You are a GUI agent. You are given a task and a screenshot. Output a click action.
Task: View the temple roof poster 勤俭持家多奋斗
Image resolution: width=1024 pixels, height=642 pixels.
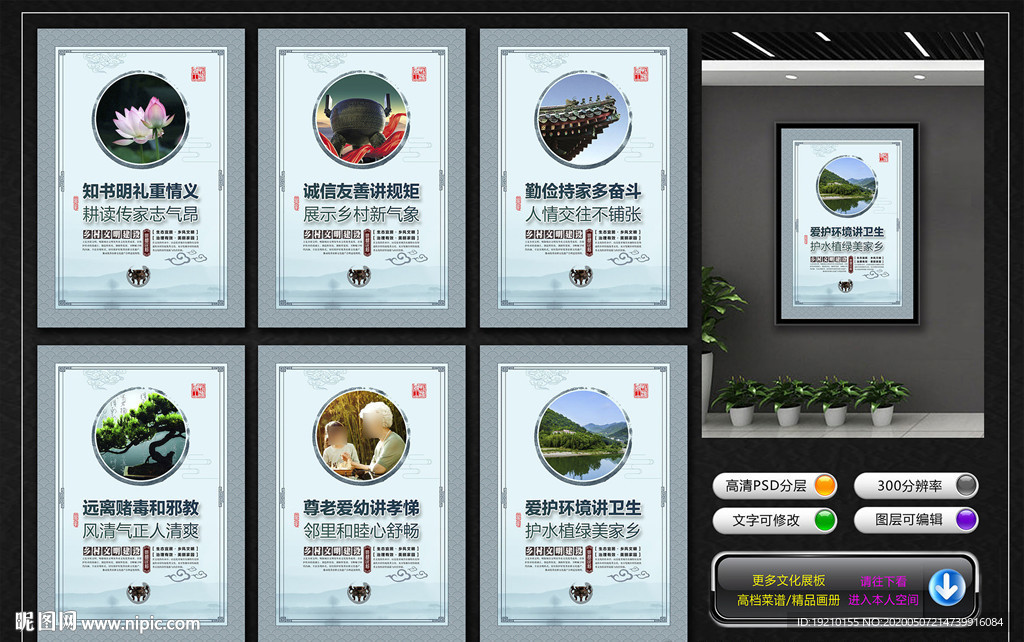click(583, 178)
